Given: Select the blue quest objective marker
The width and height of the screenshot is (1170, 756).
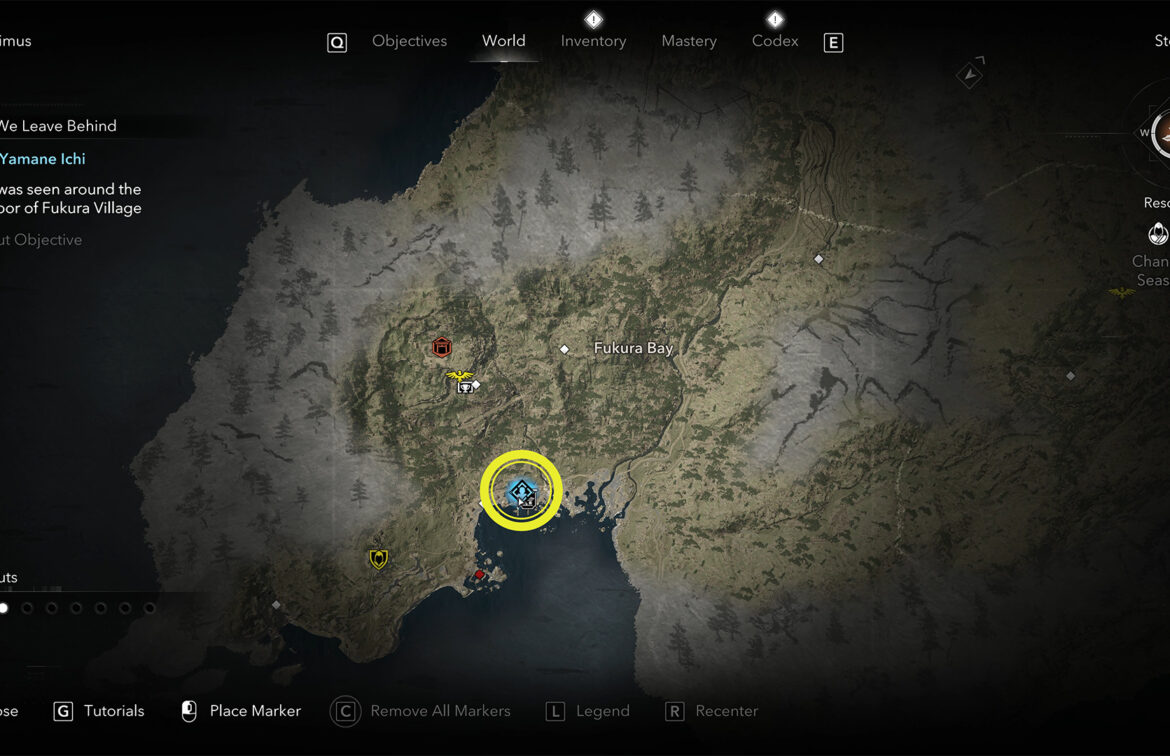Looking at the screenshot, I should (520, 490).
